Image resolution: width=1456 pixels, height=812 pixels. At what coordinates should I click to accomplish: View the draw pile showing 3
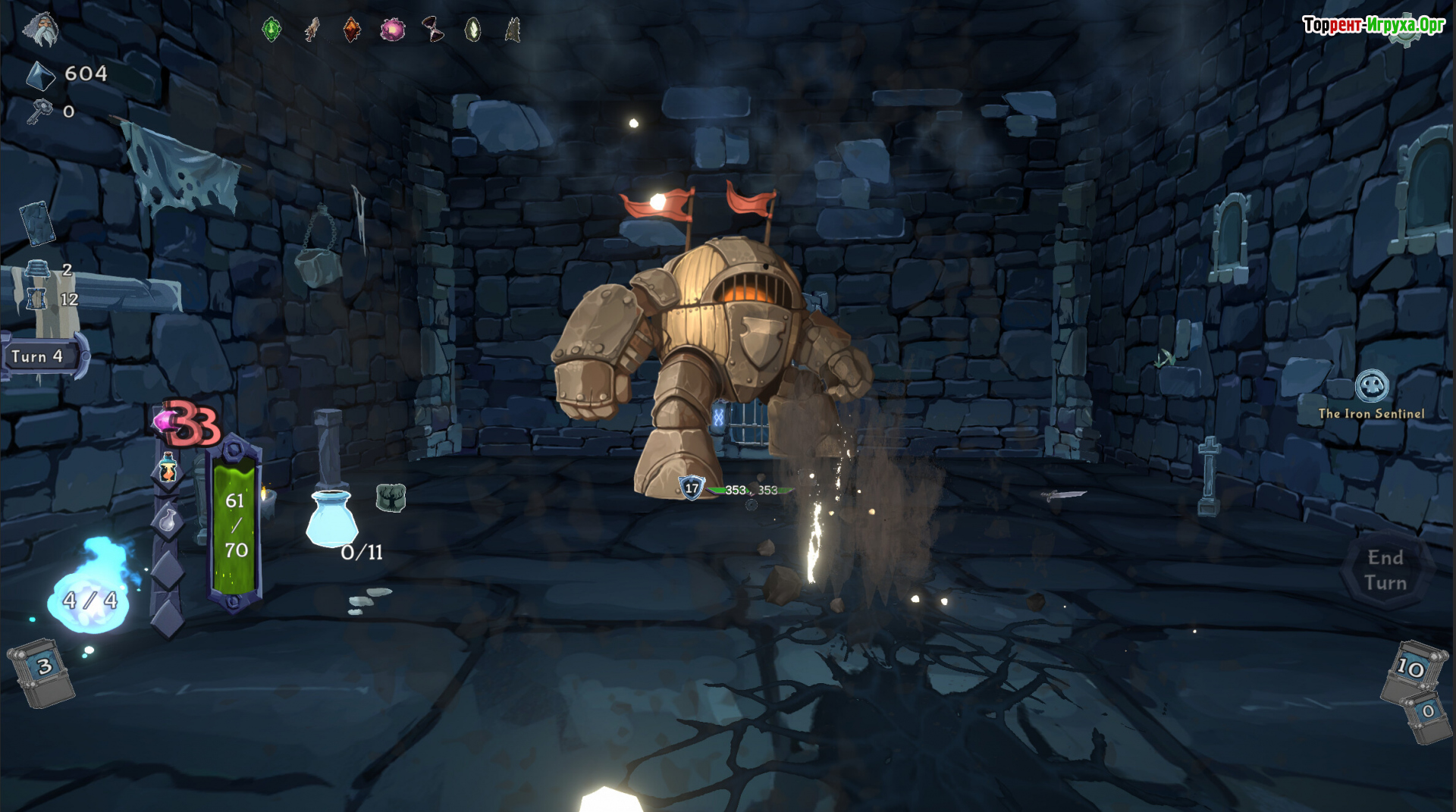42,671
